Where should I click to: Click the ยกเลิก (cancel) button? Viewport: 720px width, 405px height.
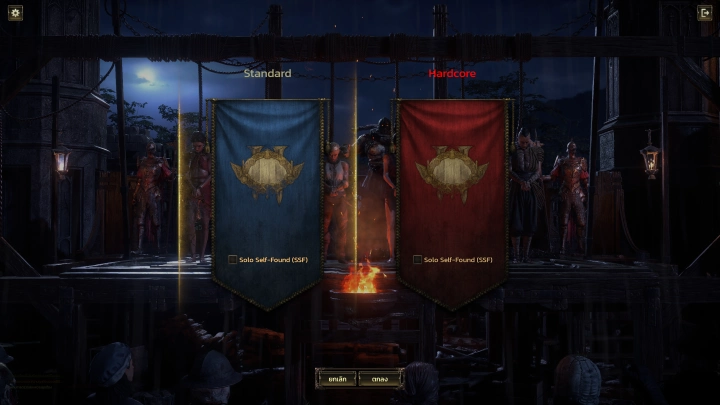336,379
